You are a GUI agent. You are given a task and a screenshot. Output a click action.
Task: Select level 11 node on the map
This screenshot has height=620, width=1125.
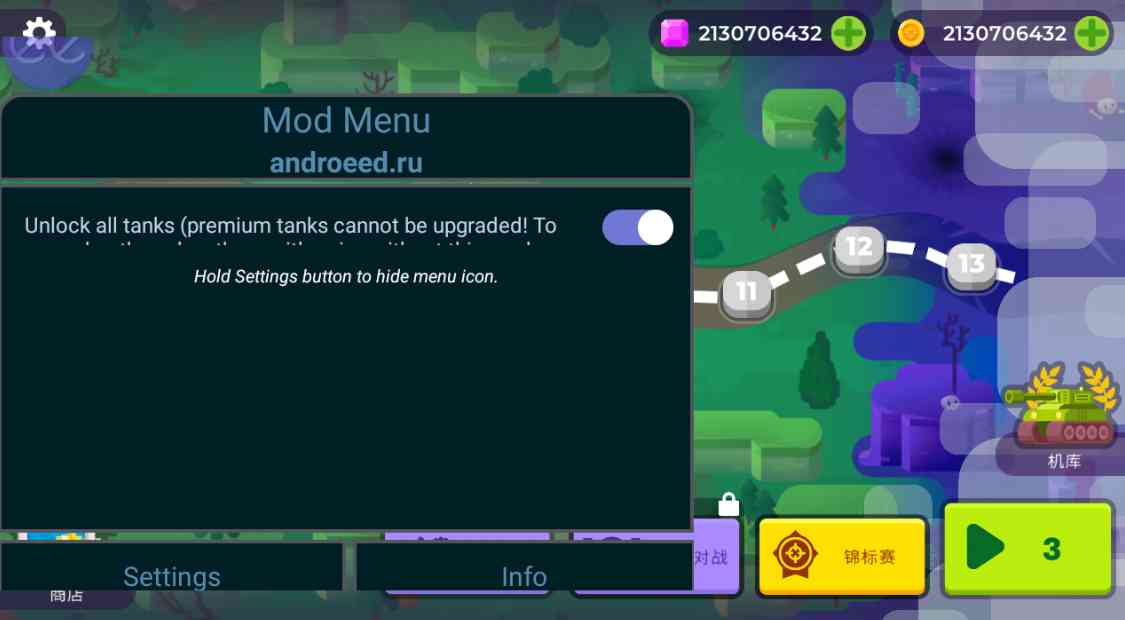tap(746, 293)
